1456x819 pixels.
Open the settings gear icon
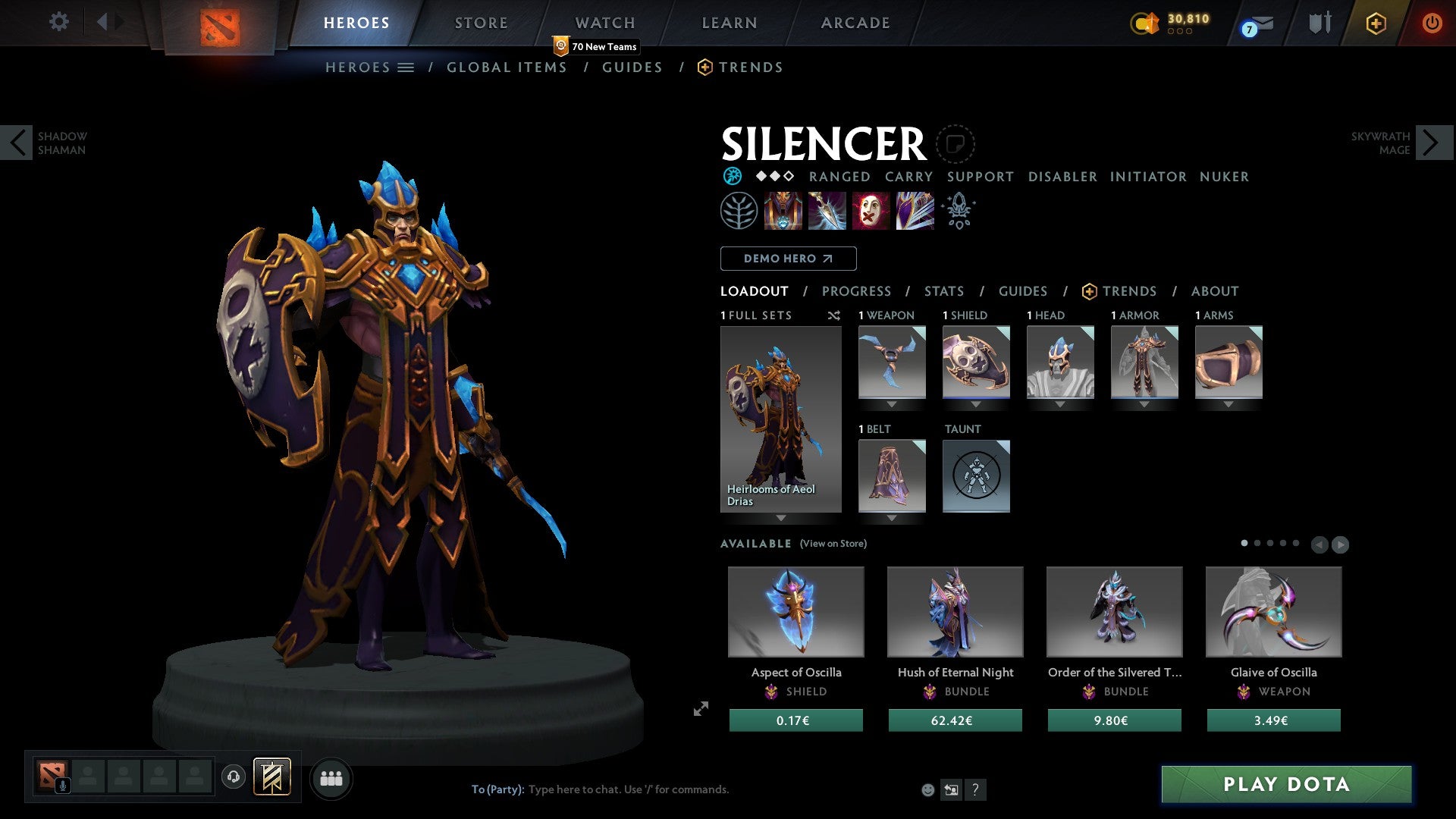click(59, 22)
